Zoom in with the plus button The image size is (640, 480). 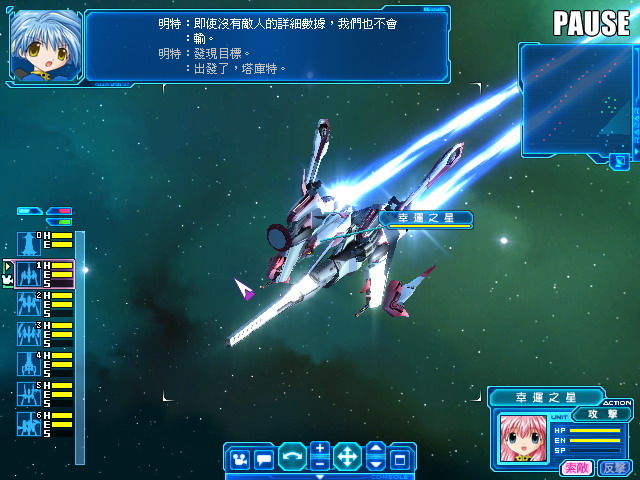319,449
